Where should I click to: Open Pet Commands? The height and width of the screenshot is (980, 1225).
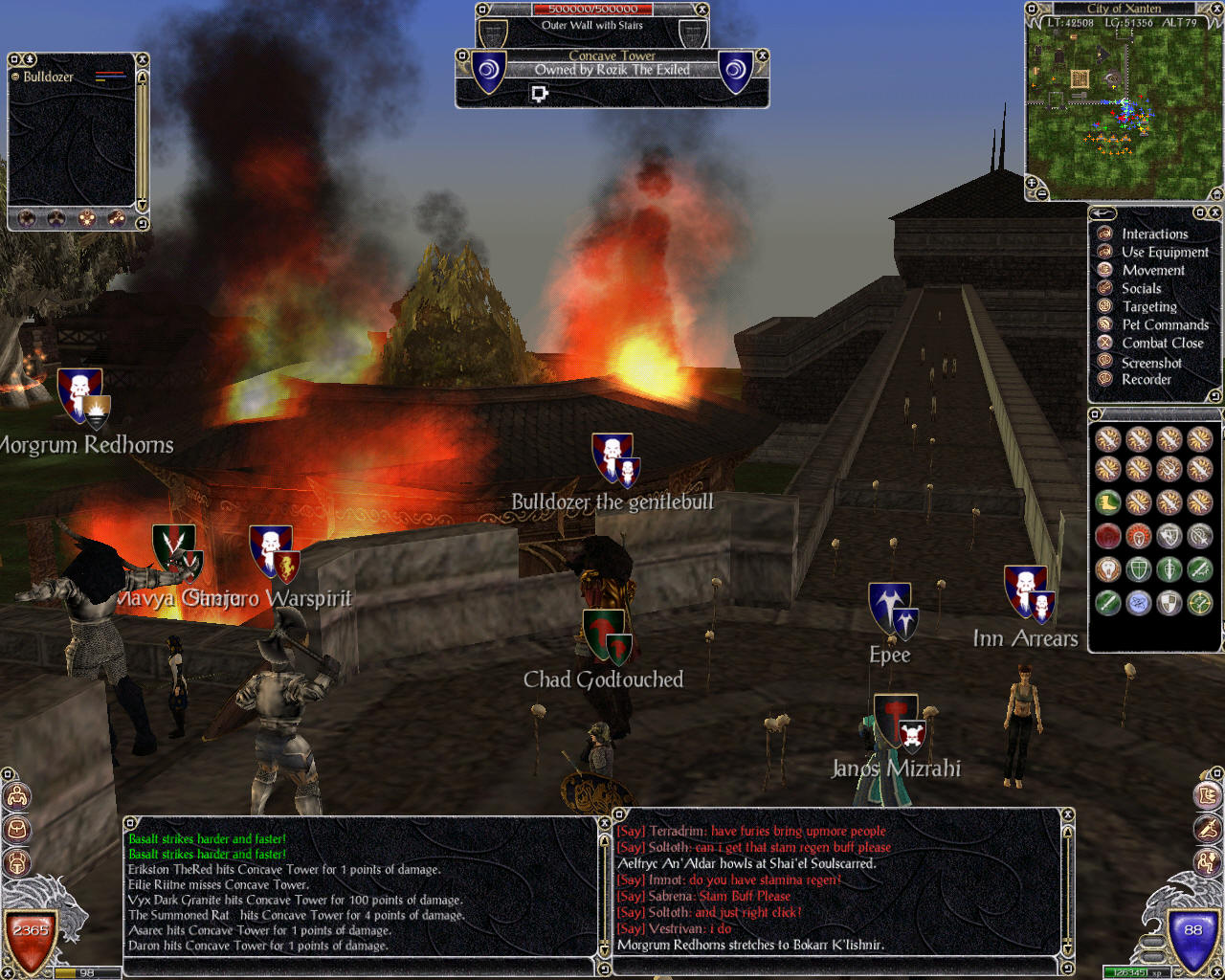tap(1164, 324)
